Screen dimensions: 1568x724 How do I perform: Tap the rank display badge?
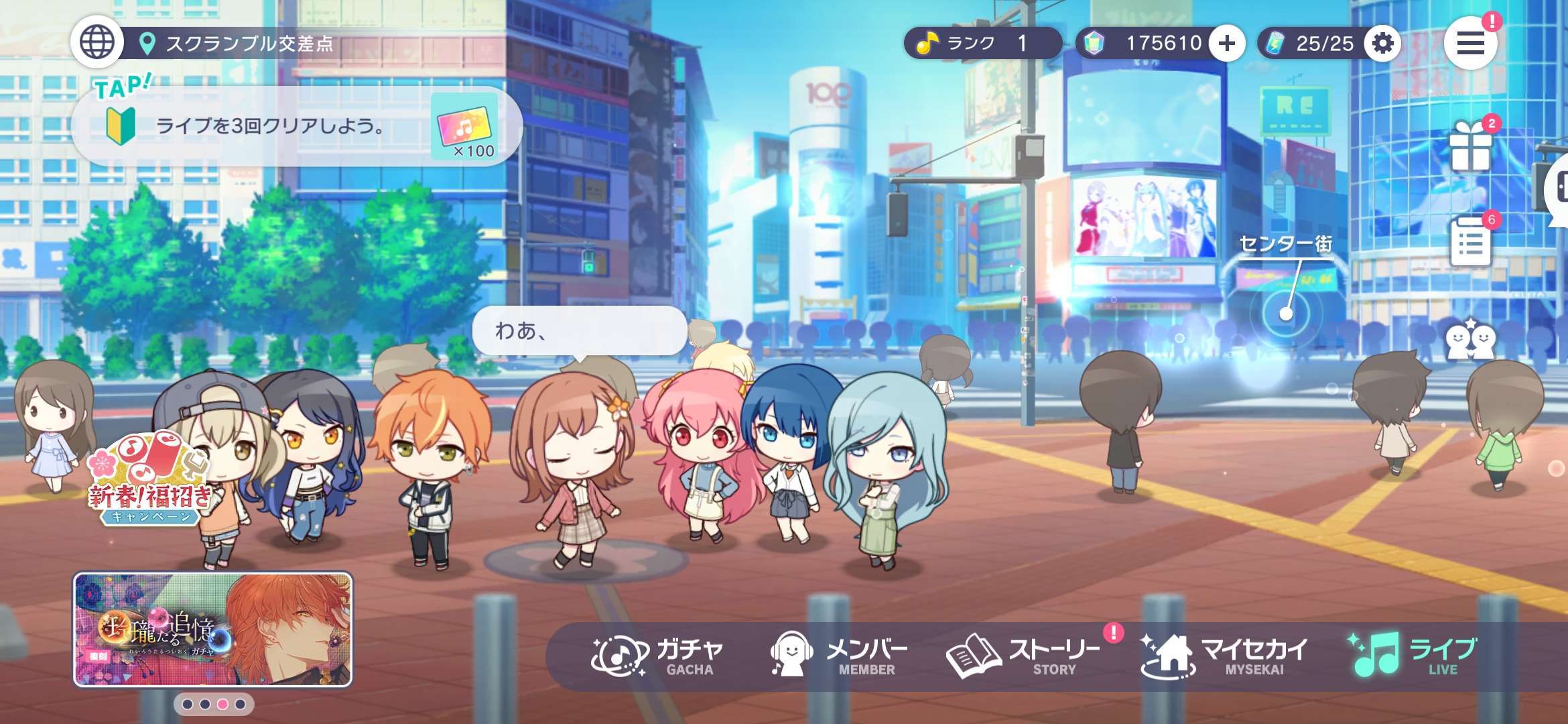tap(980, 44)
